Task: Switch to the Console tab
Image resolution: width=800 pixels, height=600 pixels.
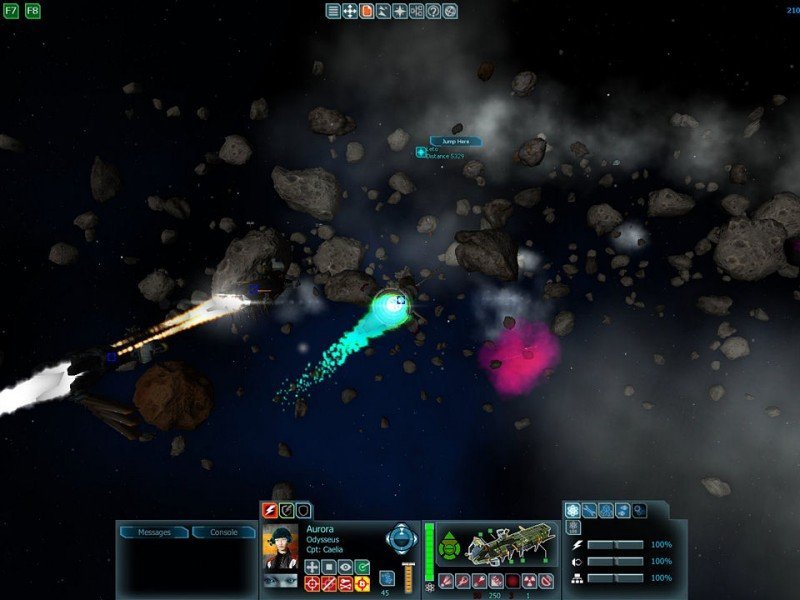Action: pos(223,532)
